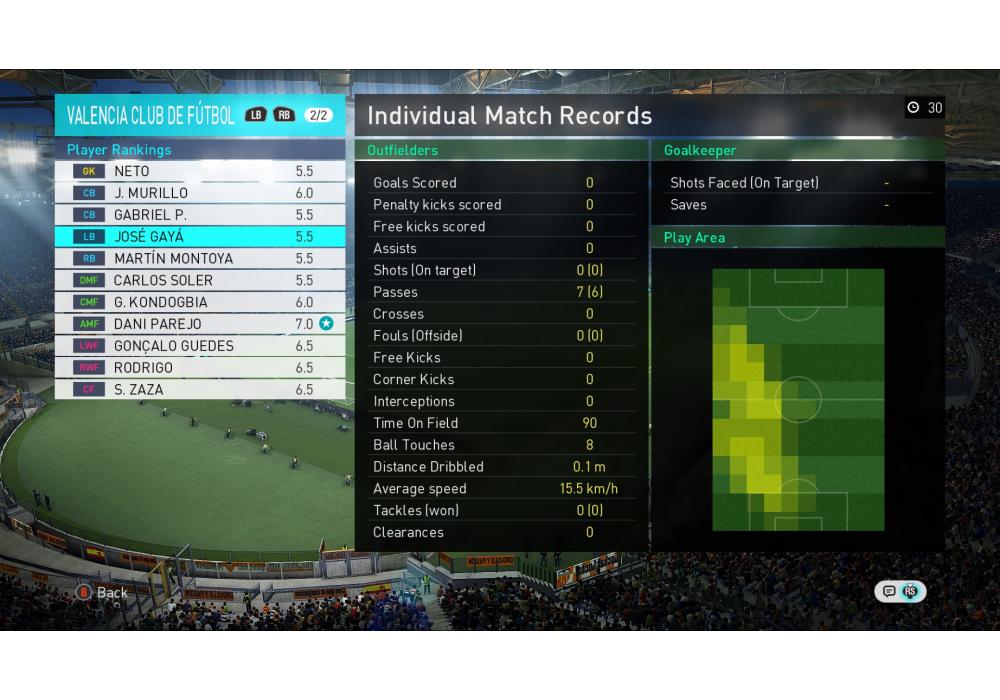Image resolution: width=1000 pixels, height=700 pixels.
Task: Open the chat bubble icon
Action: click(889, 592)
